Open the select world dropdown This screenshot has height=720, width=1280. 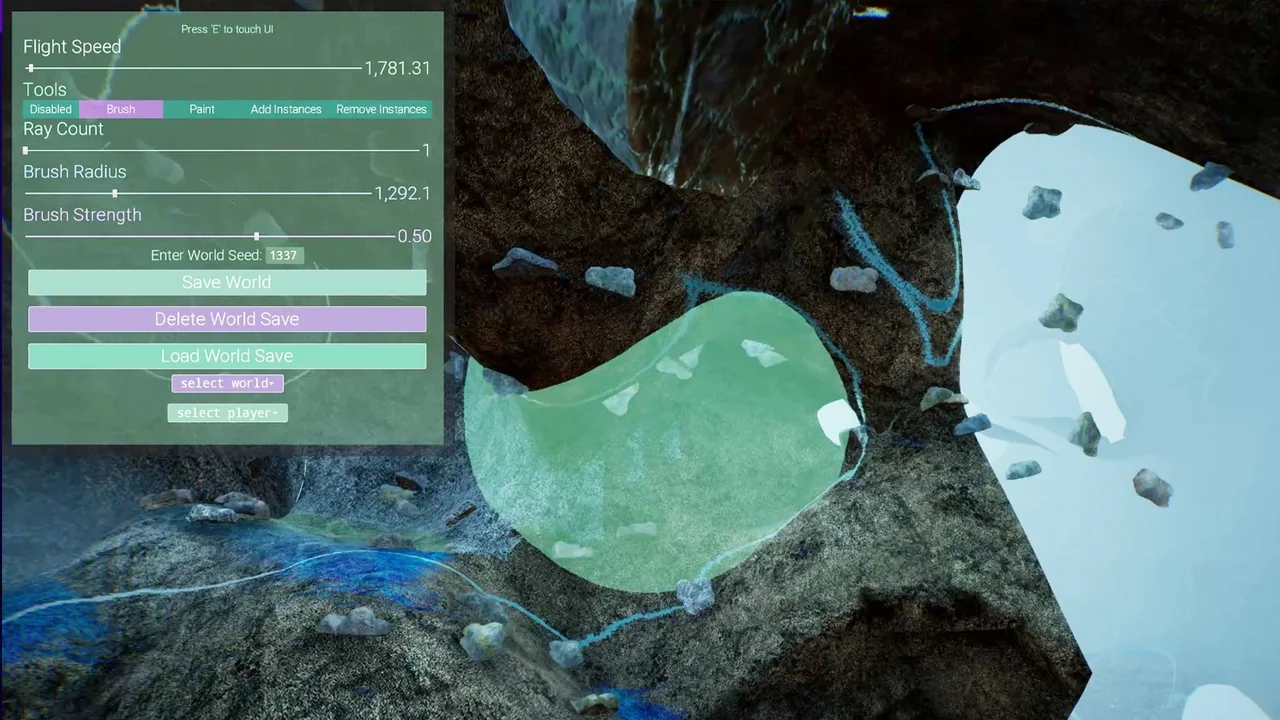[227, 383]
